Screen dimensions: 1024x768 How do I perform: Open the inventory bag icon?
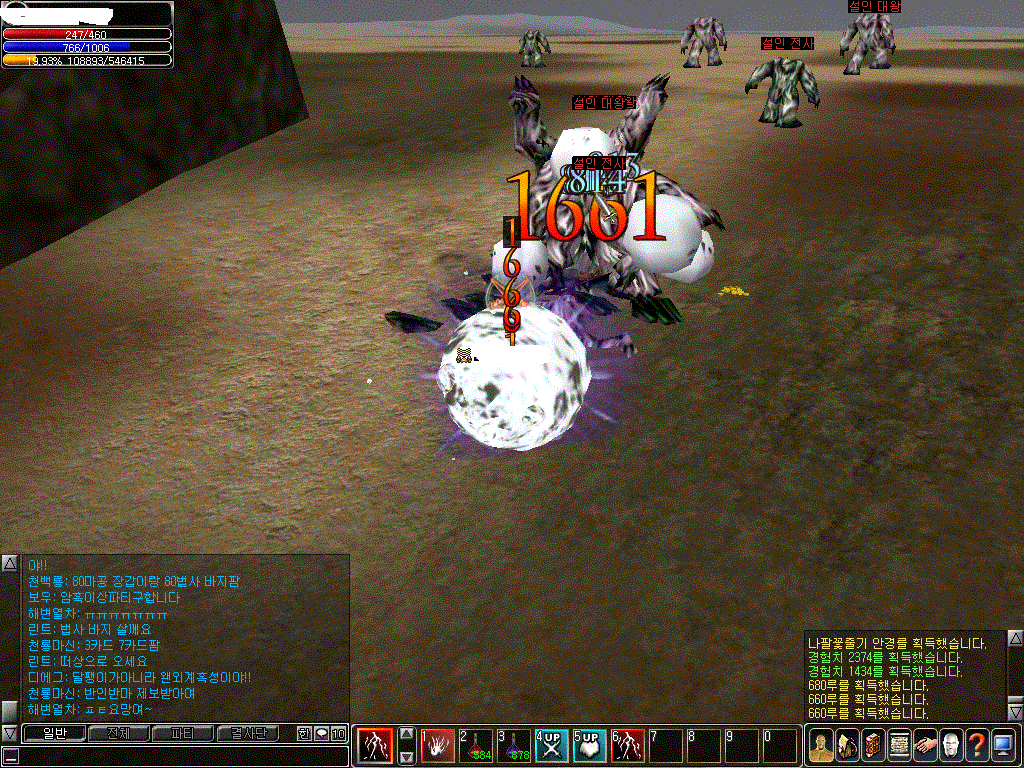point(847,745)
